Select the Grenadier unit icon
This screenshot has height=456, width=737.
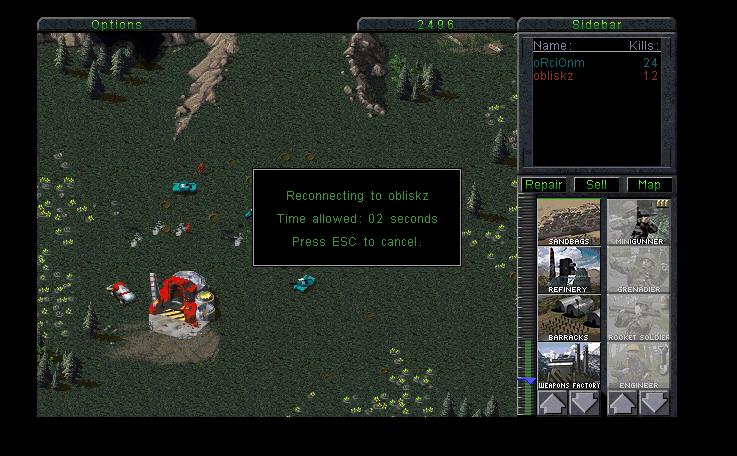(639, 270)
